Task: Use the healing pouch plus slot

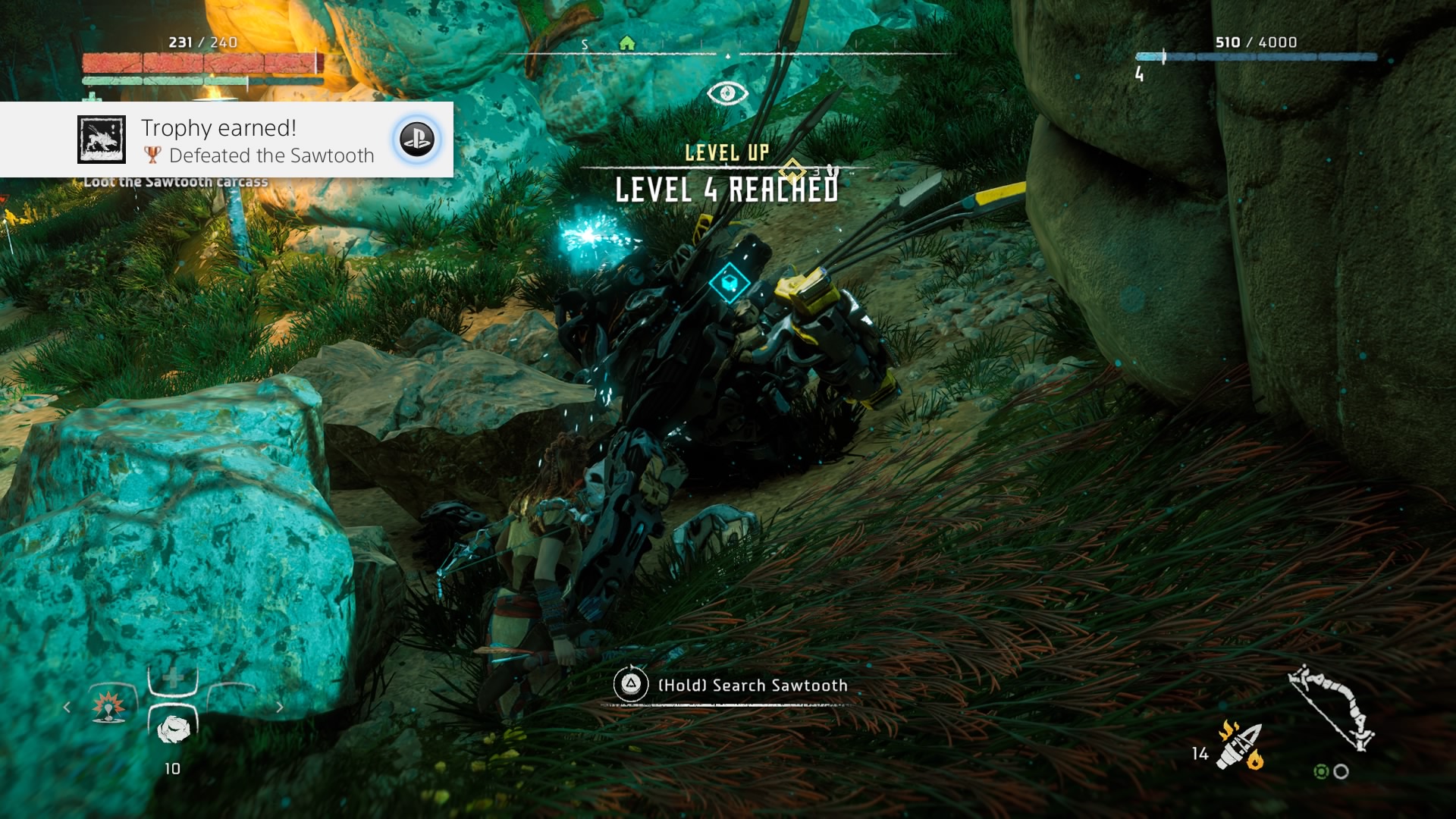Action: 173,678
